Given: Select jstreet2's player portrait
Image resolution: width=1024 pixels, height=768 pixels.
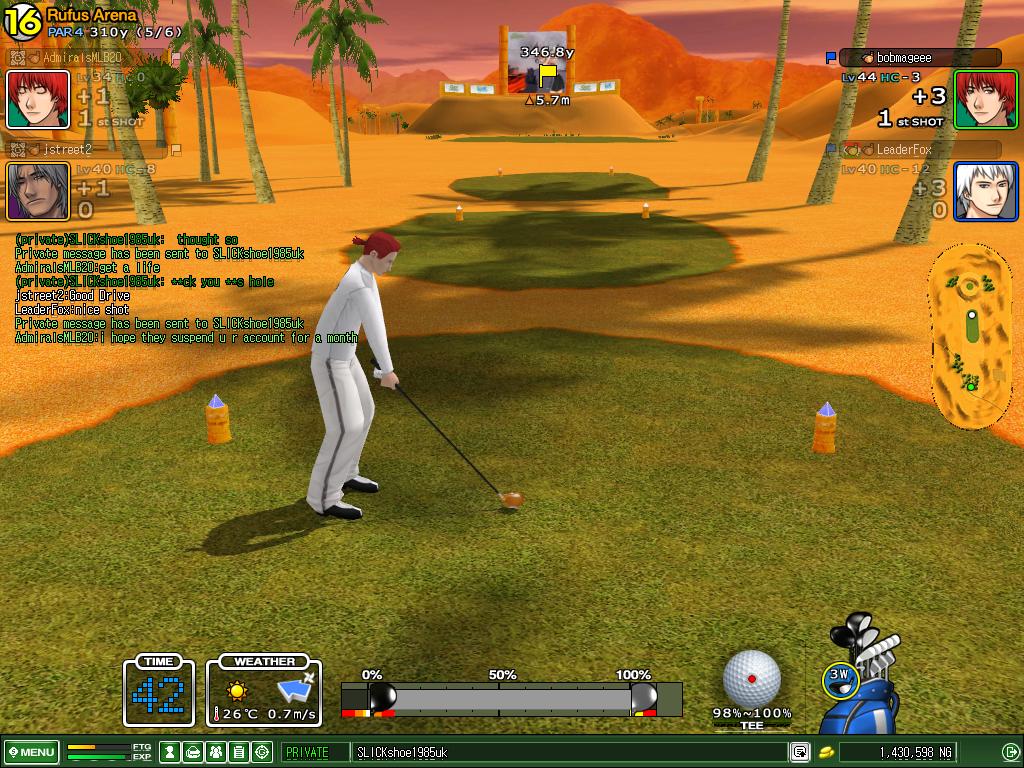Looking at the screenshot, I should point(38,191).
